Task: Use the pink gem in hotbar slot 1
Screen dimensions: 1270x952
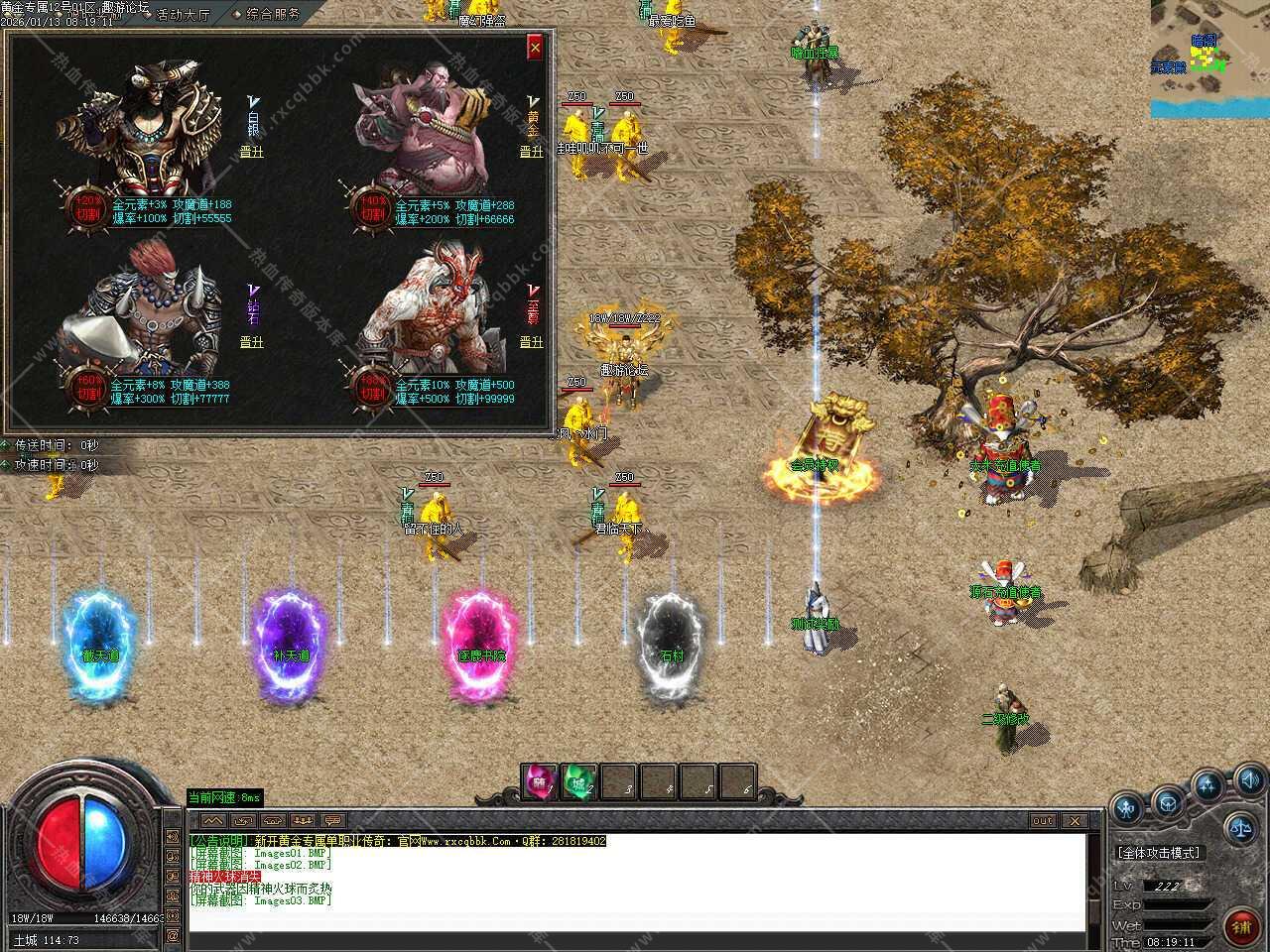Action: 541,781
